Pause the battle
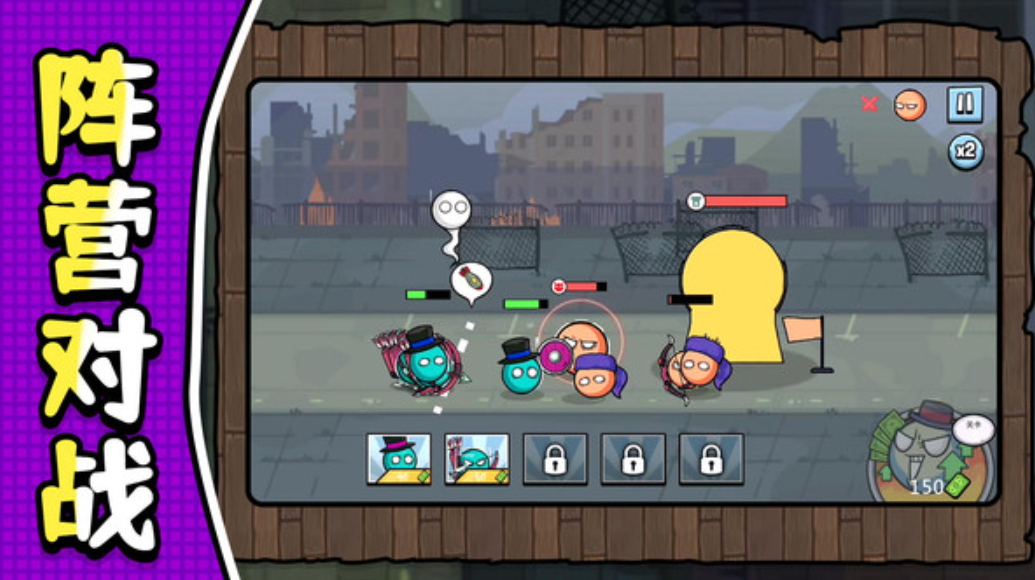Viewport: 1035px width, 580px height. click(964, 104)
